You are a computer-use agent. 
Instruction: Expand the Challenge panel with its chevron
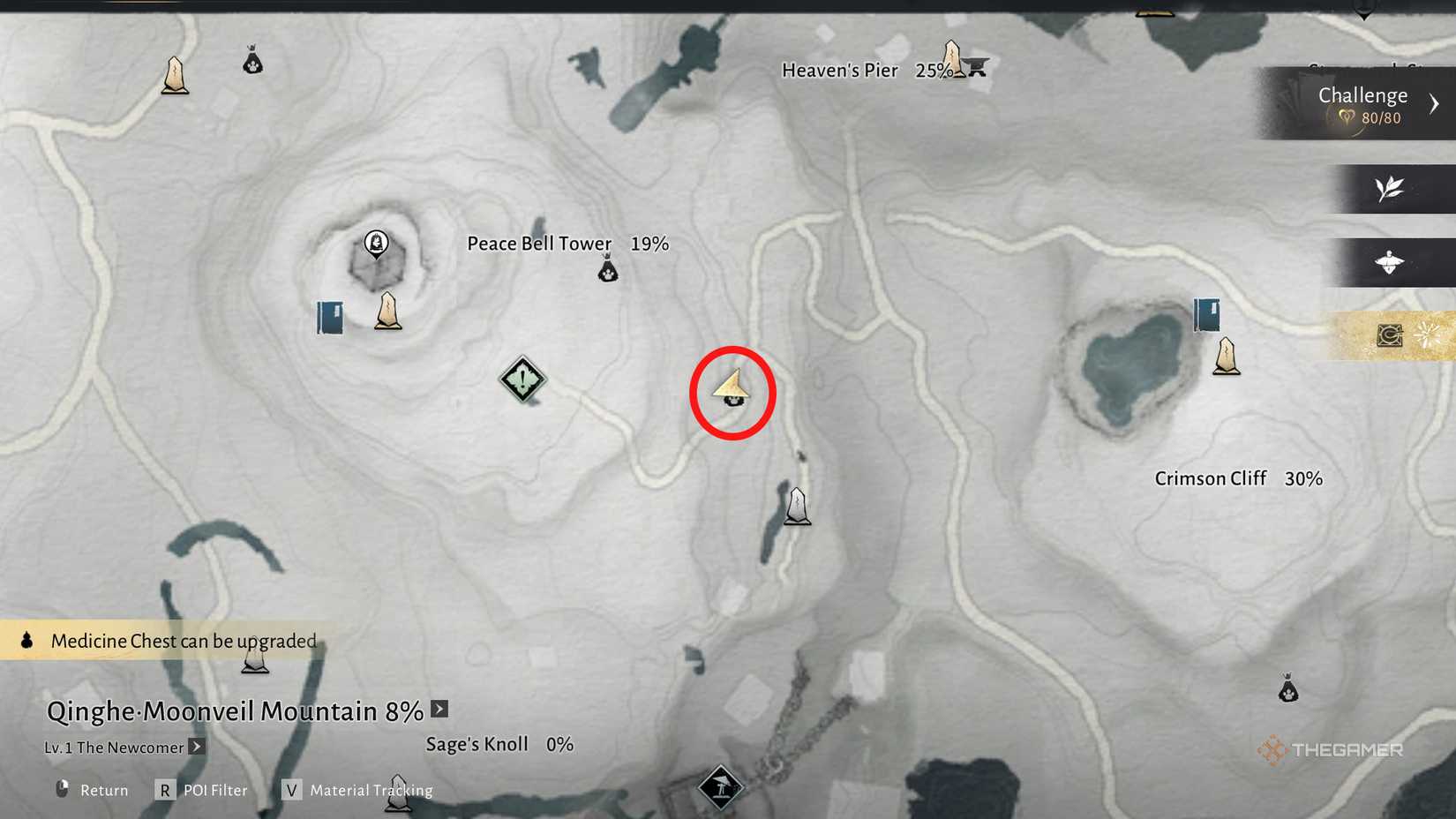click(1435, 102)
